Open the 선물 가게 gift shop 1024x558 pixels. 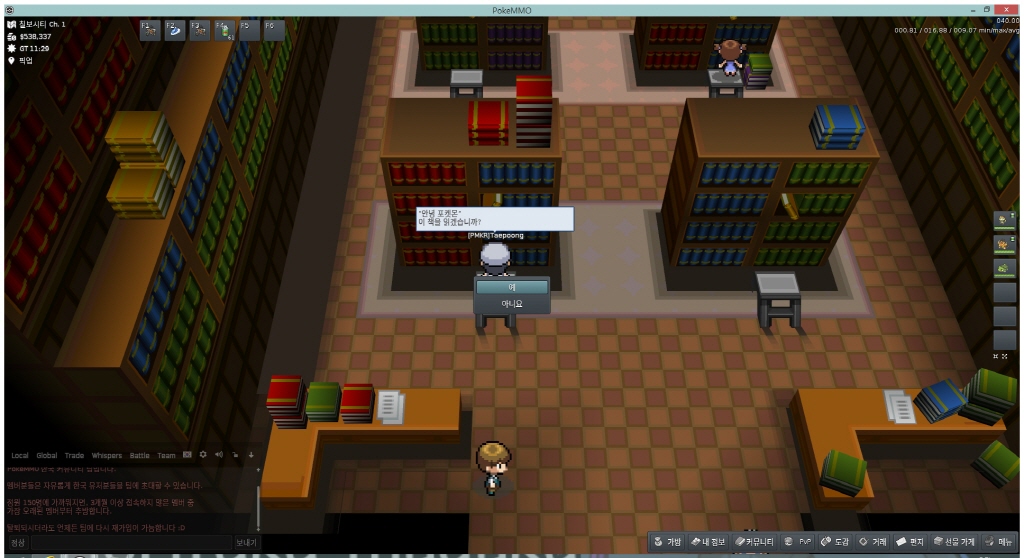(x=953, y=541)
